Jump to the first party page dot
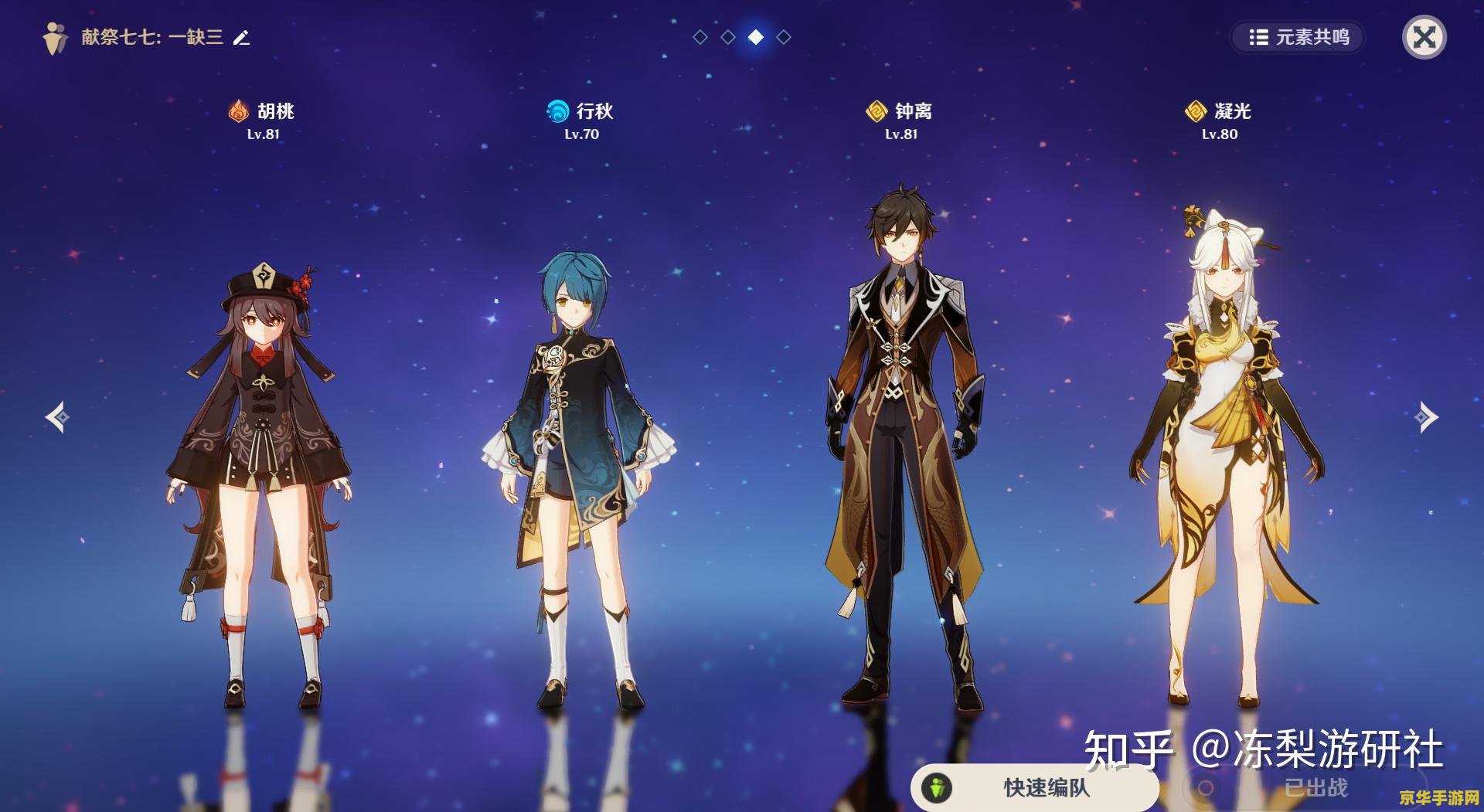Screen dimensions: 1484x812 [700, 37]
